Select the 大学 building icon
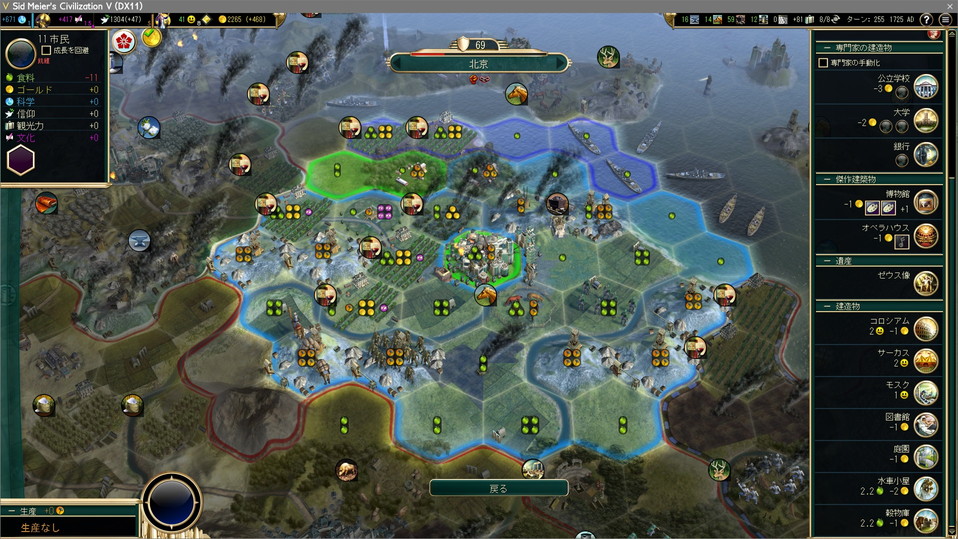The image size is (958, 539). tap(926, 121)
